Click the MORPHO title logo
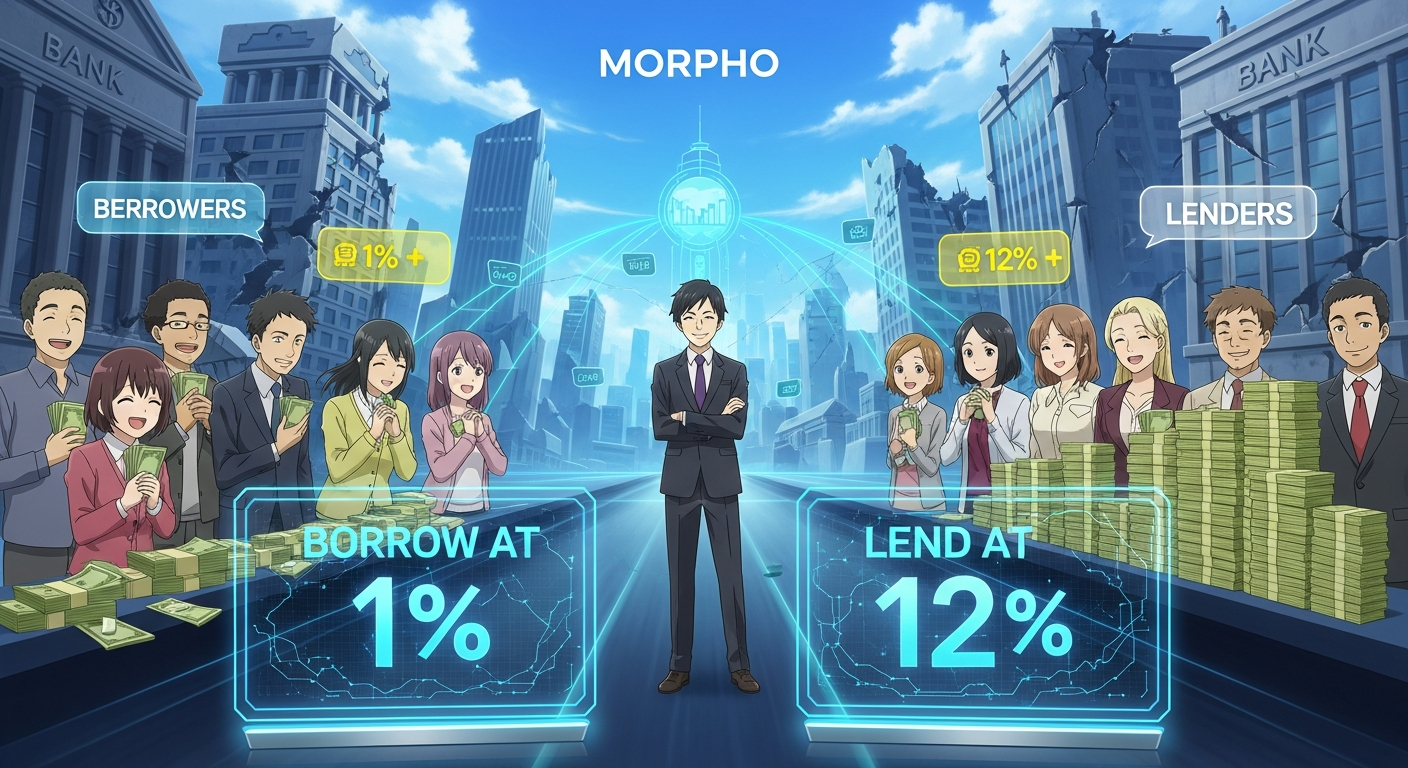The image size is (1408, 768). (x=688, y=65)
